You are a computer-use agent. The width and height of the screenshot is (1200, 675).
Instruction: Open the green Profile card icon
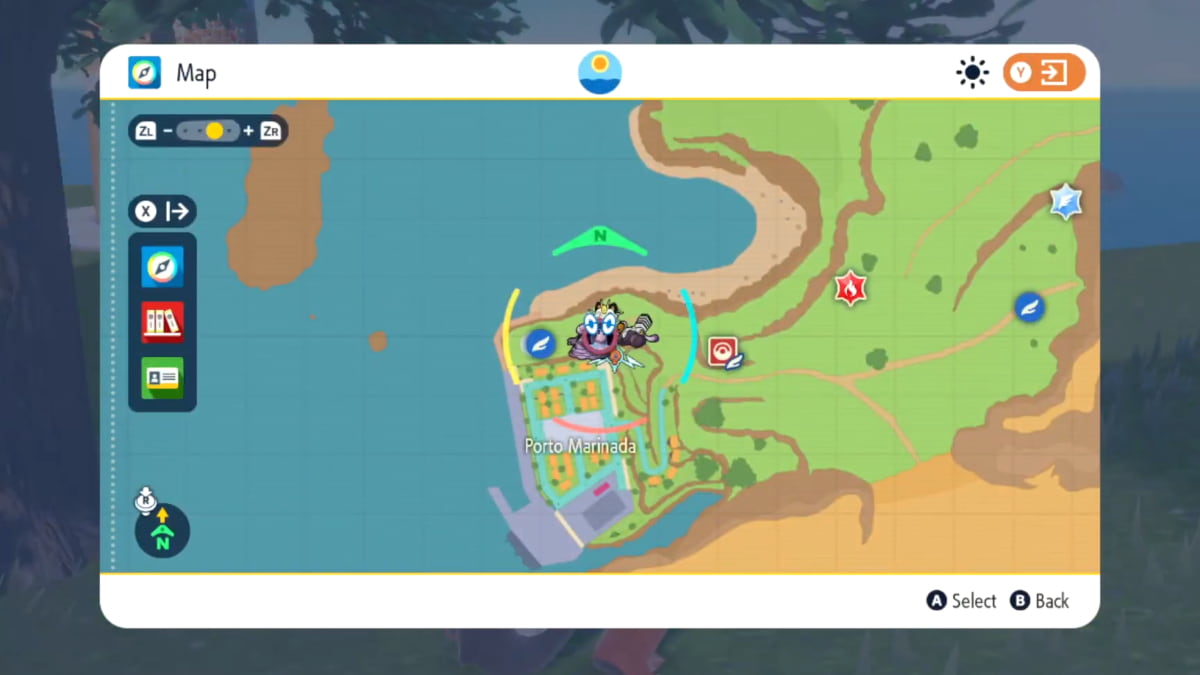(162, 377)
